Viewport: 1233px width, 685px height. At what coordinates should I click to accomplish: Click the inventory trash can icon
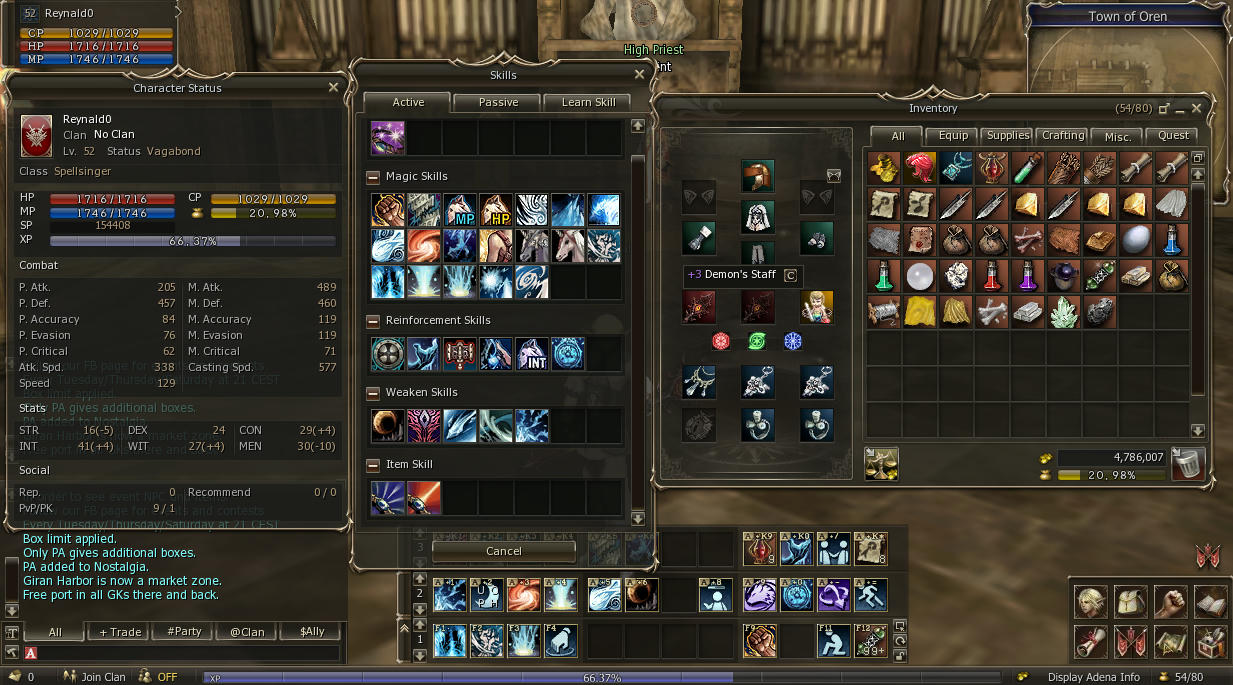[x=1188, y=465]
